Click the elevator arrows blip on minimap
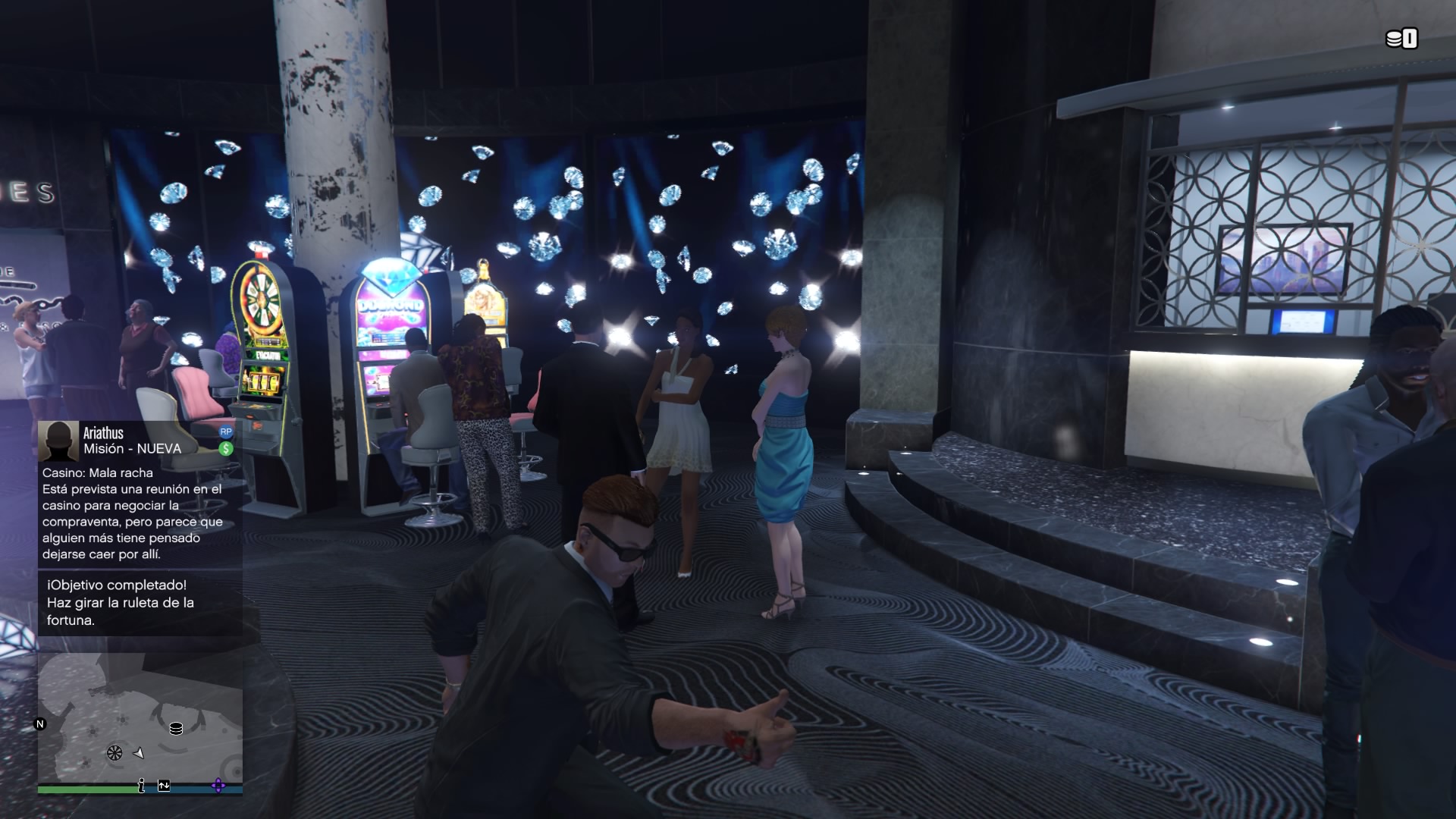Image resolution: width=1456 pixels, height=819 pixels. (164, 786)
